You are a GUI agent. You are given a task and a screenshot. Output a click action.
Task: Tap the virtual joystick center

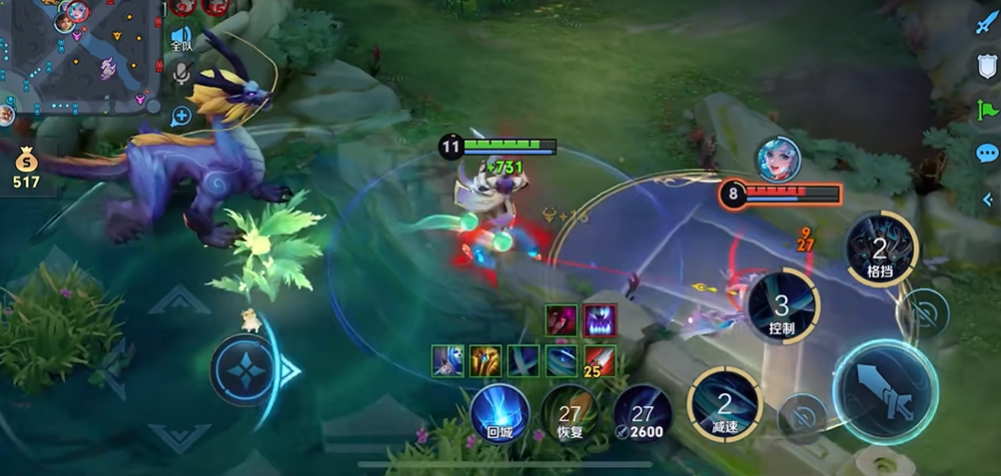(243, 371)
